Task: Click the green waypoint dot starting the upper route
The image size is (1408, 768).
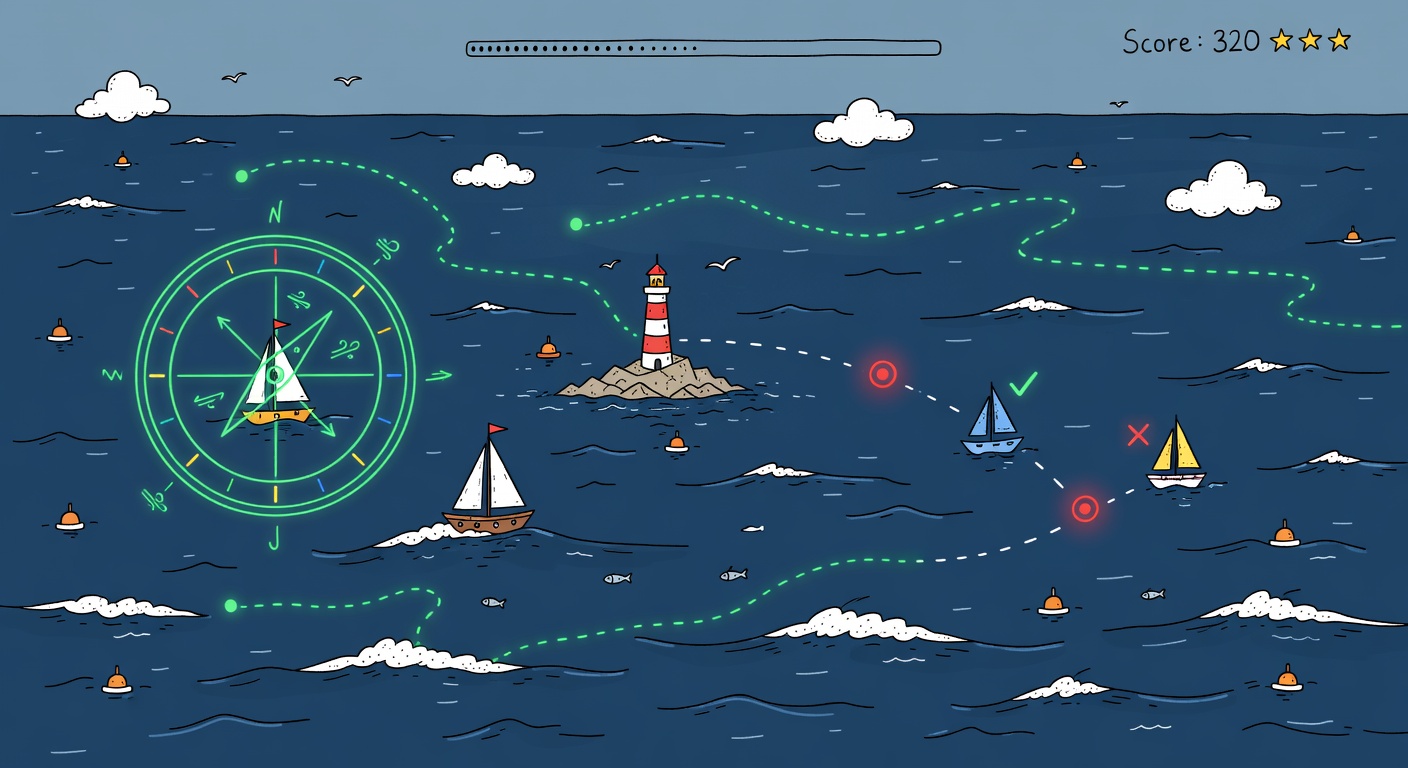Action: point(240,175)
